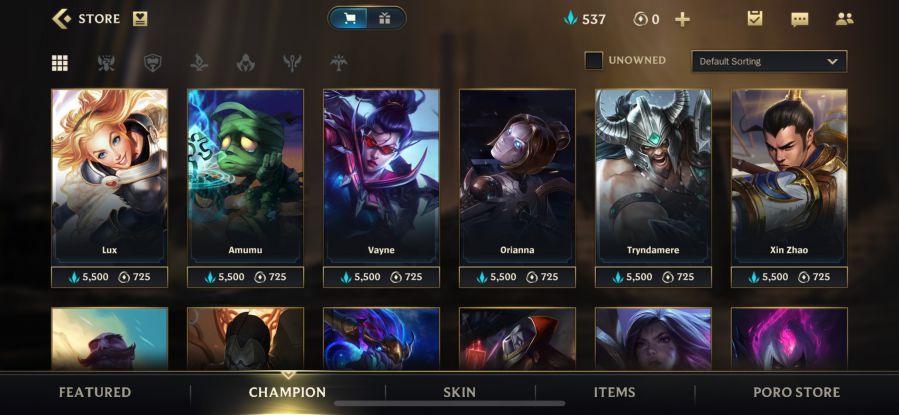Show all champions with the grid filter
Screen dimensions: 899x415
pos(60,63)
